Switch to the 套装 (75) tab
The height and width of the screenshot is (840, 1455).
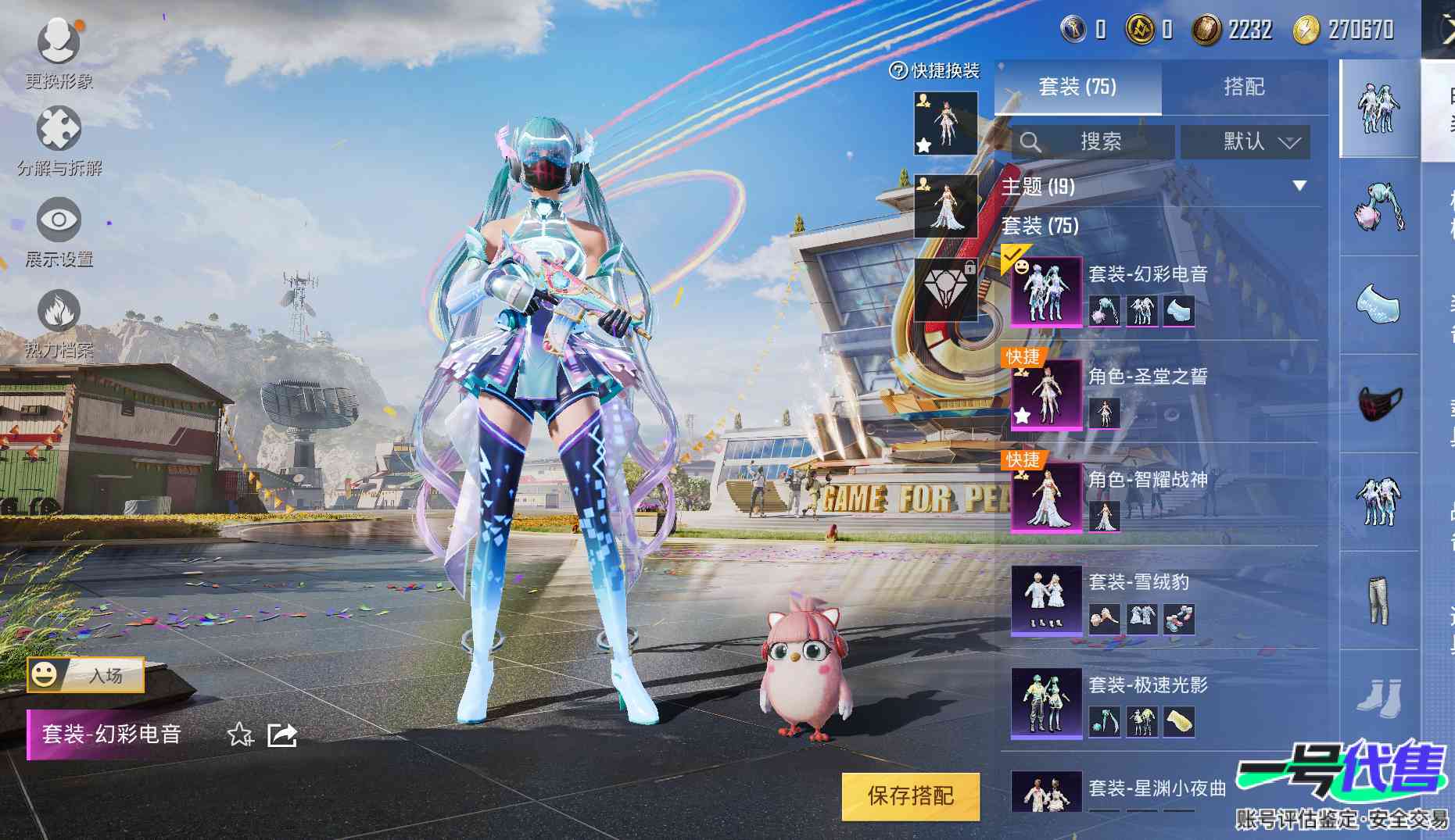[x=1077, y=87]
